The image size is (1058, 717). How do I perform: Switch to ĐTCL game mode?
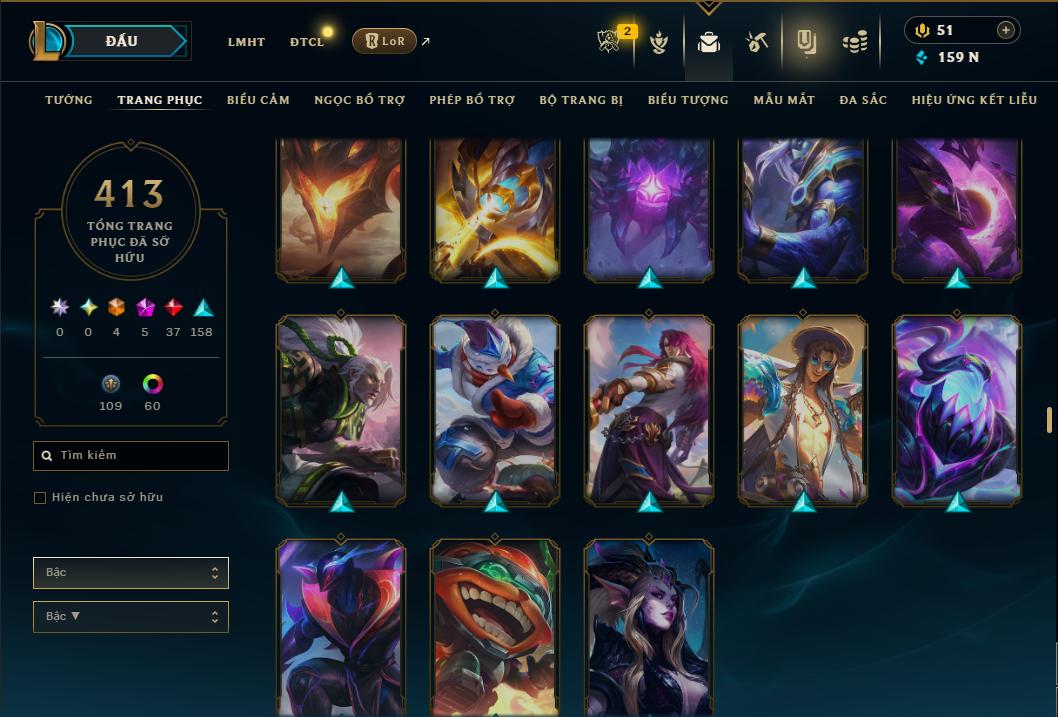tap(307, 42)
